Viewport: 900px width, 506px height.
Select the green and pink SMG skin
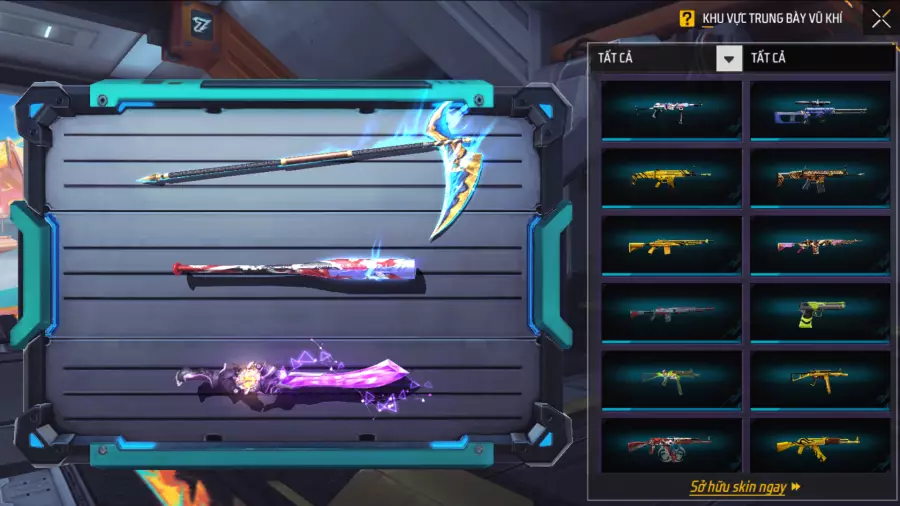pyautogui.click(x=672, y=379)
